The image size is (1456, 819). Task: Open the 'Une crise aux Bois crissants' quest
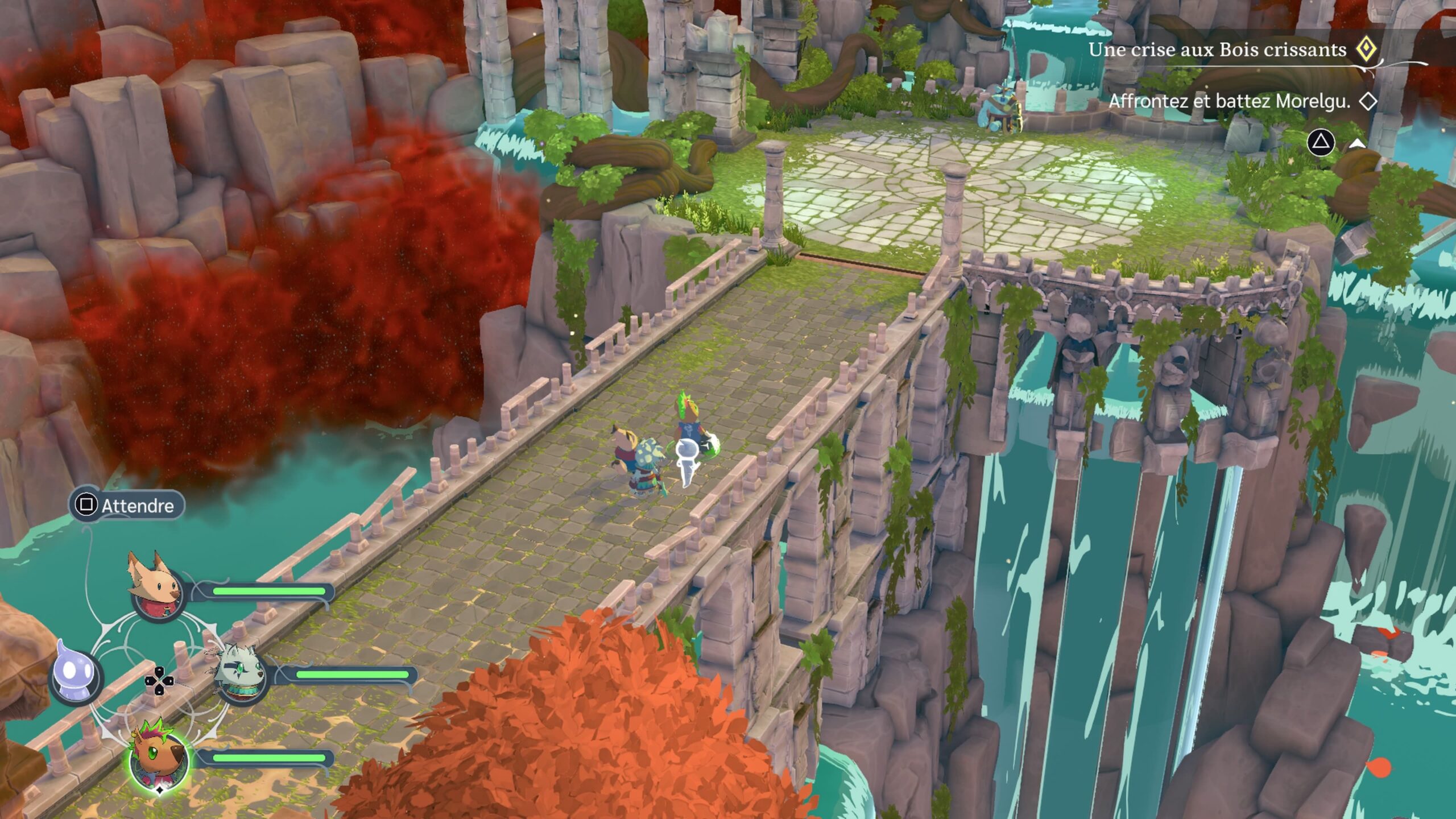point(1217,50)
